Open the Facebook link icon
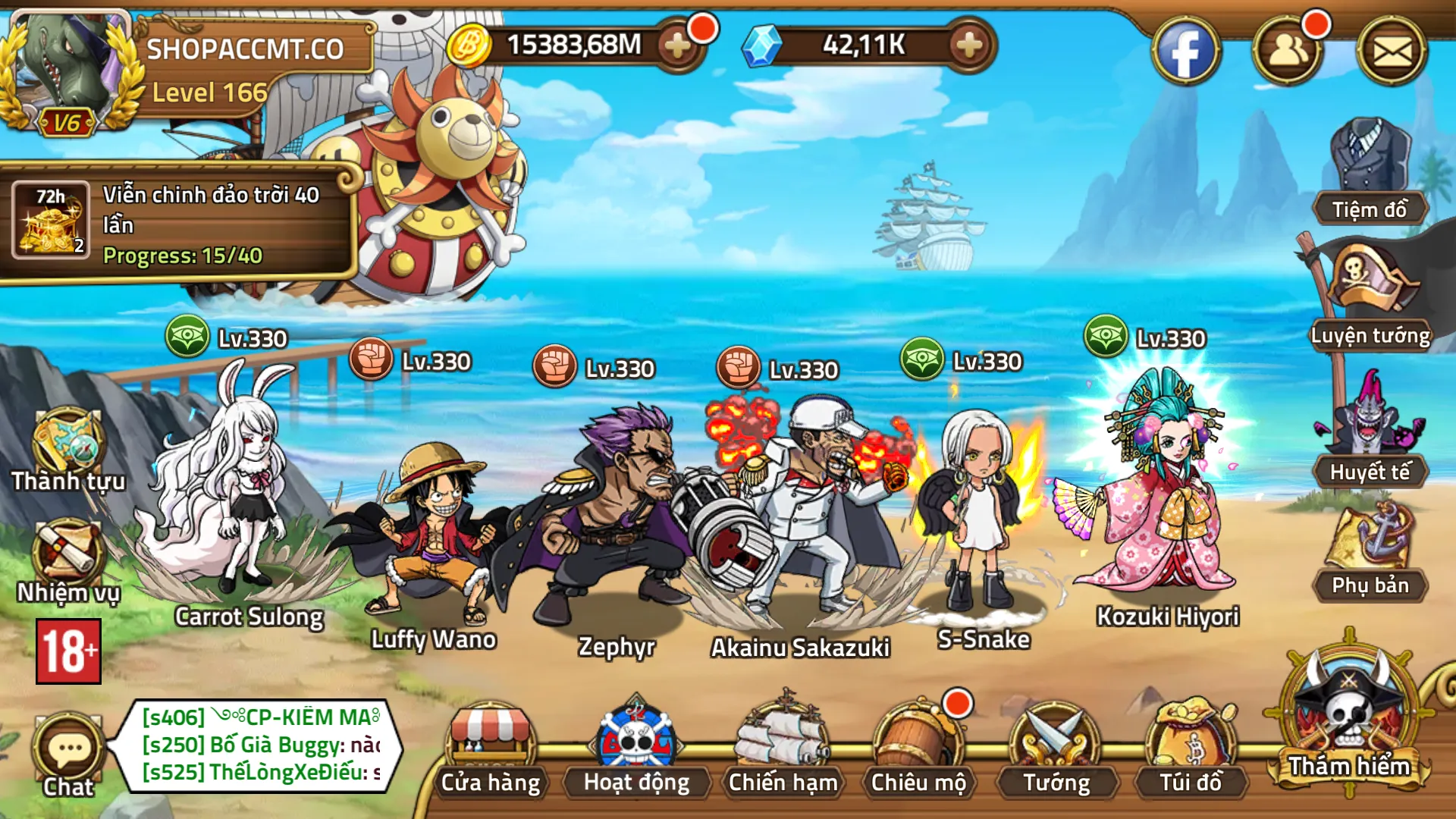 (x=1185, y=52)
